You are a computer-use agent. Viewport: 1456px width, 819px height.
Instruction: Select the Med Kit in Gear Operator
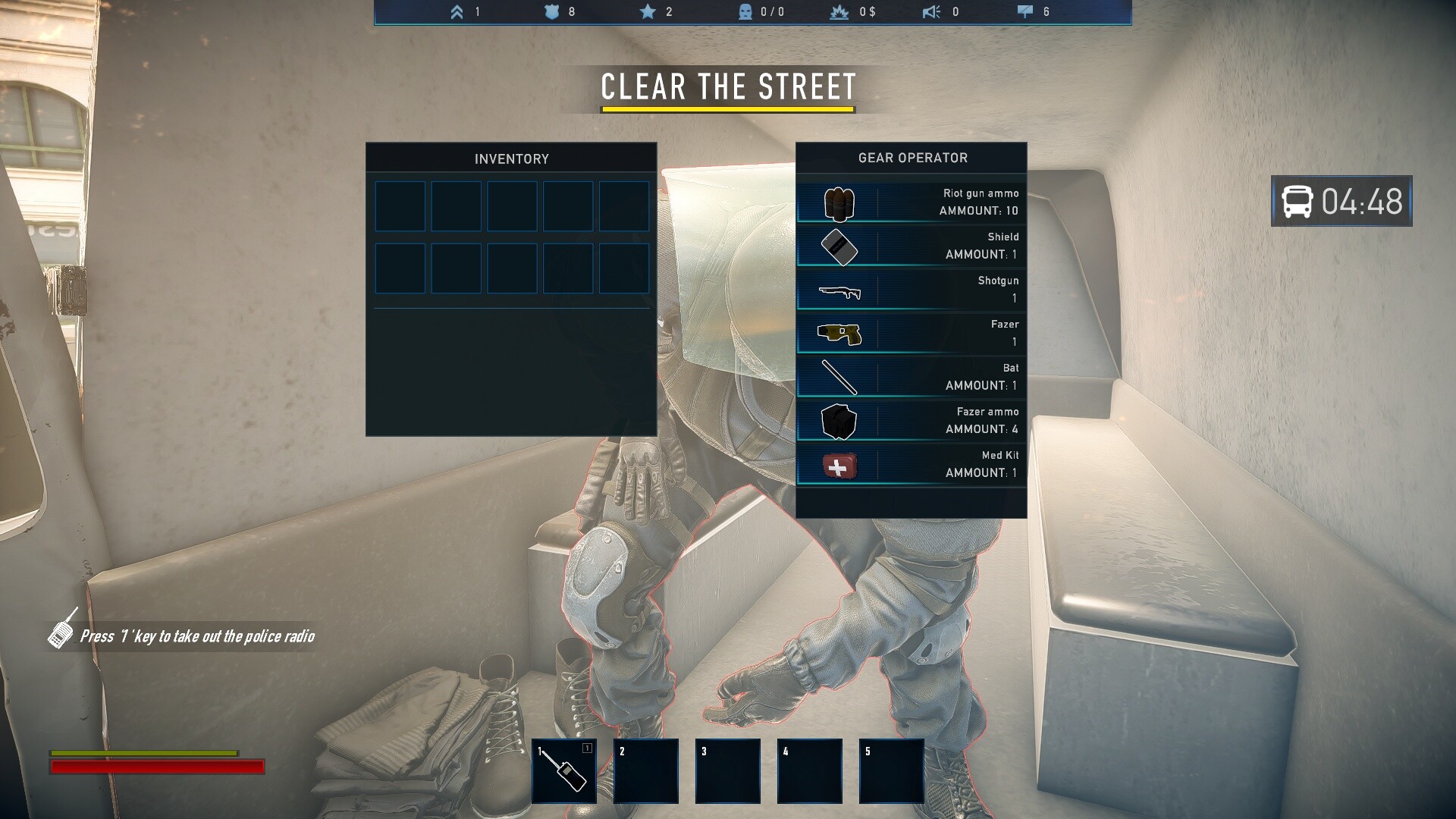(840, 466)
